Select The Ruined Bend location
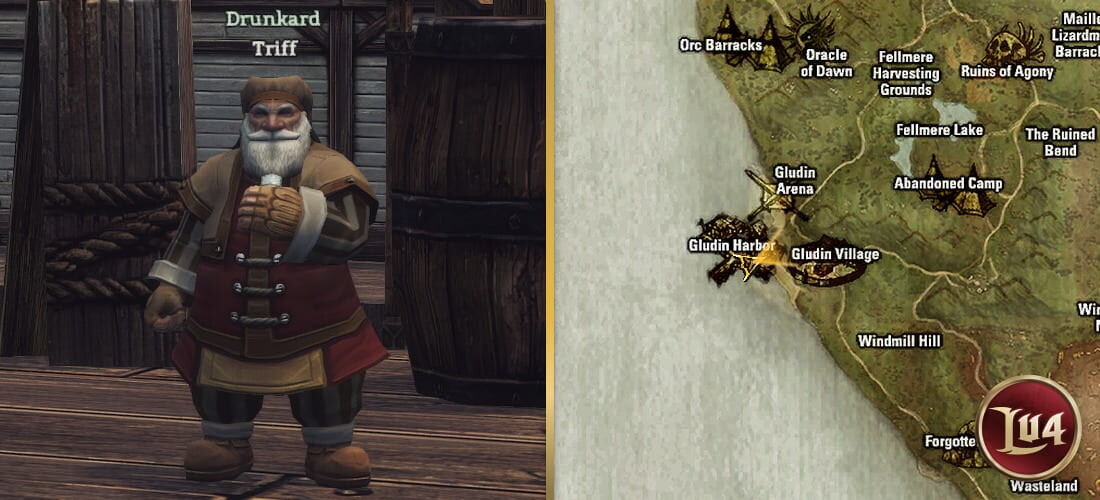This screenshot has width=1100, height=500. tap(1060, 142)
